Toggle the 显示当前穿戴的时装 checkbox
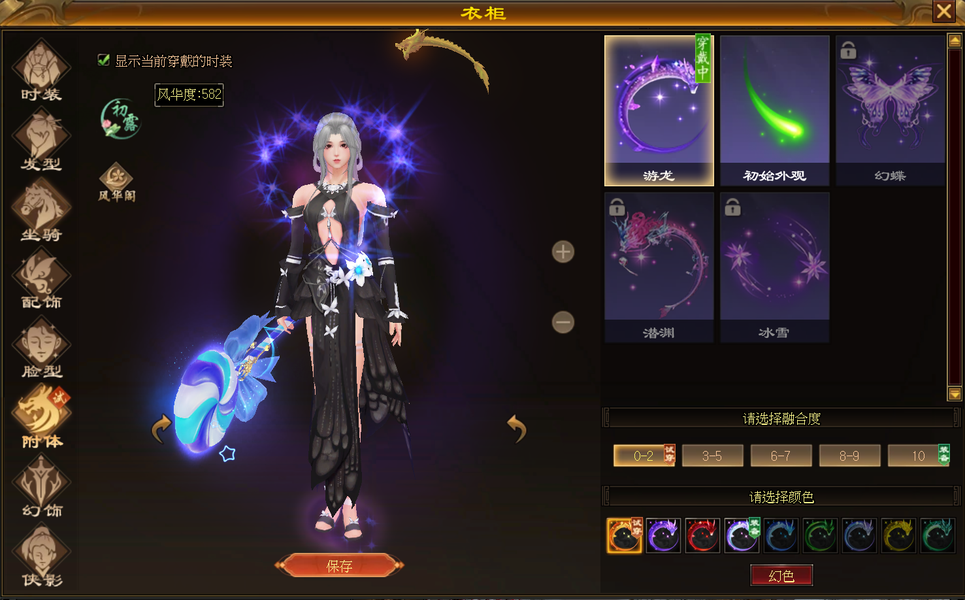 pos(103,60)
